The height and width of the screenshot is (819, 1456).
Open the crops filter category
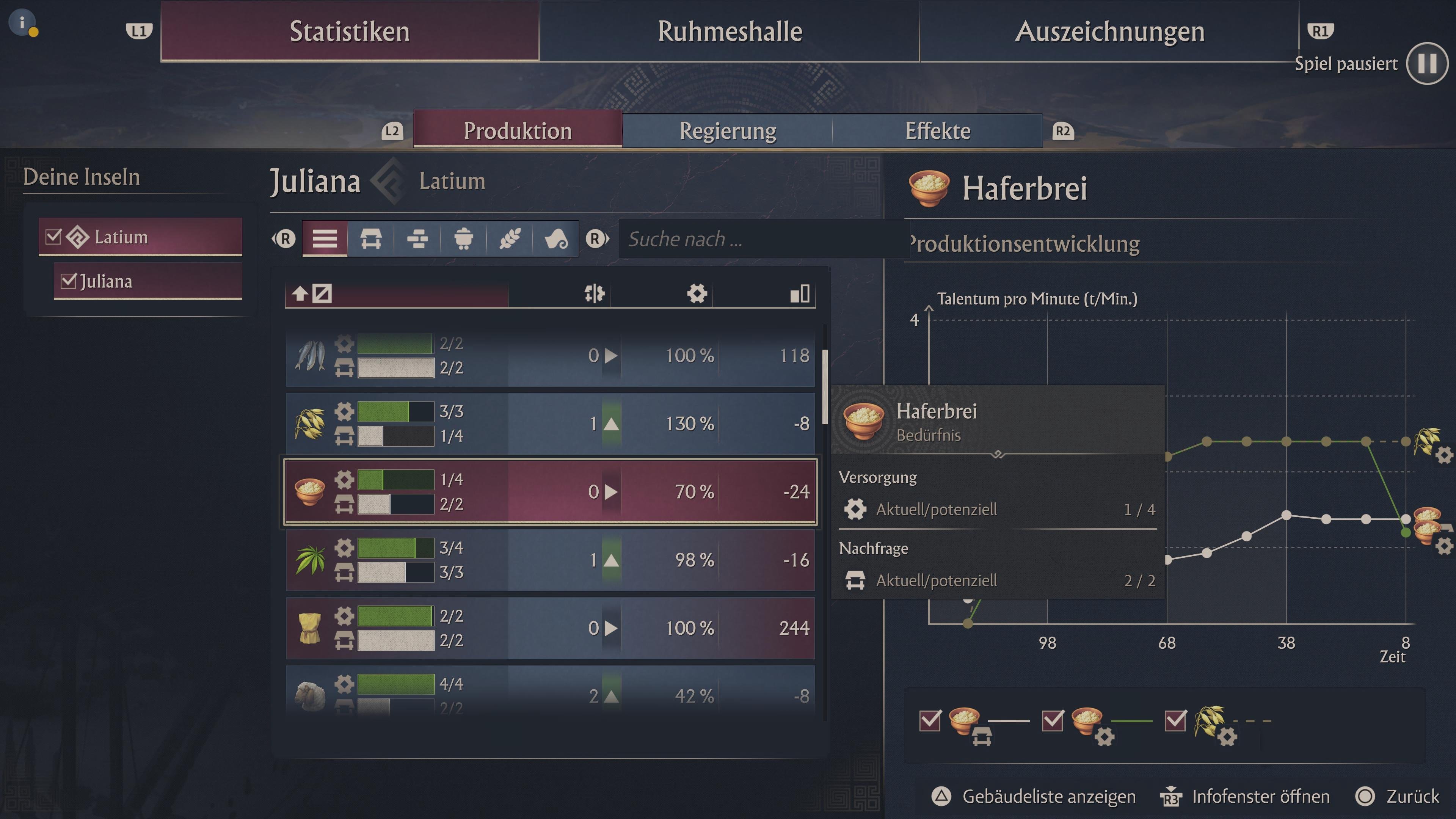click(x=510, y=238)
